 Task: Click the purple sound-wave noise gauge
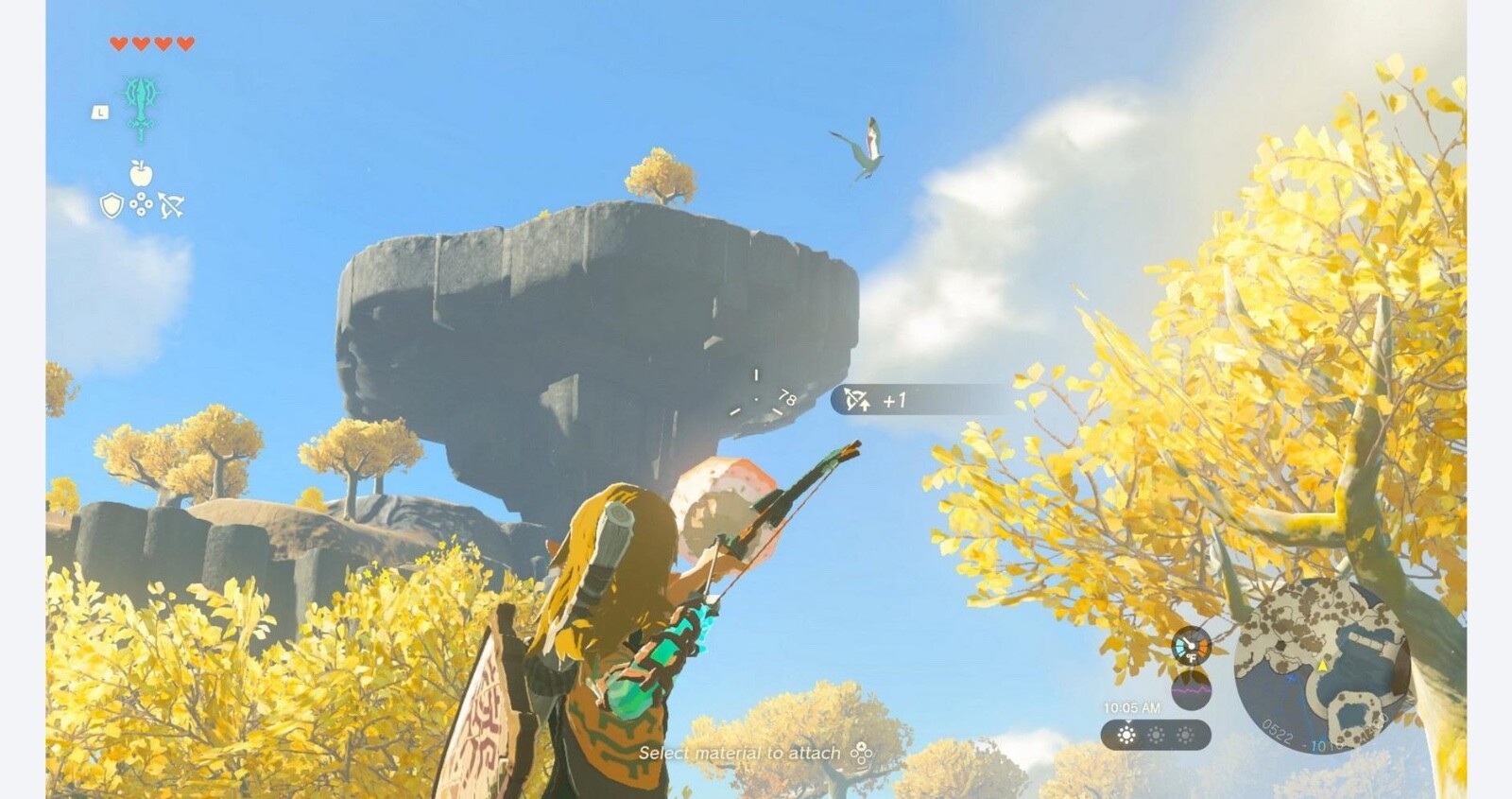pos(1191,689)
